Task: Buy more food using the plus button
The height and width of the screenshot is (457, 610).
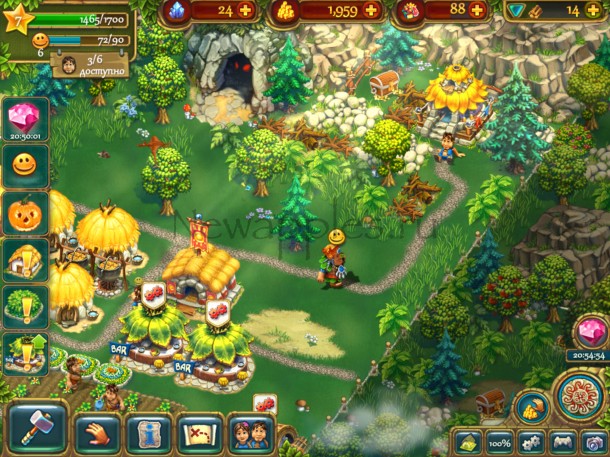Action: point(477,11)
